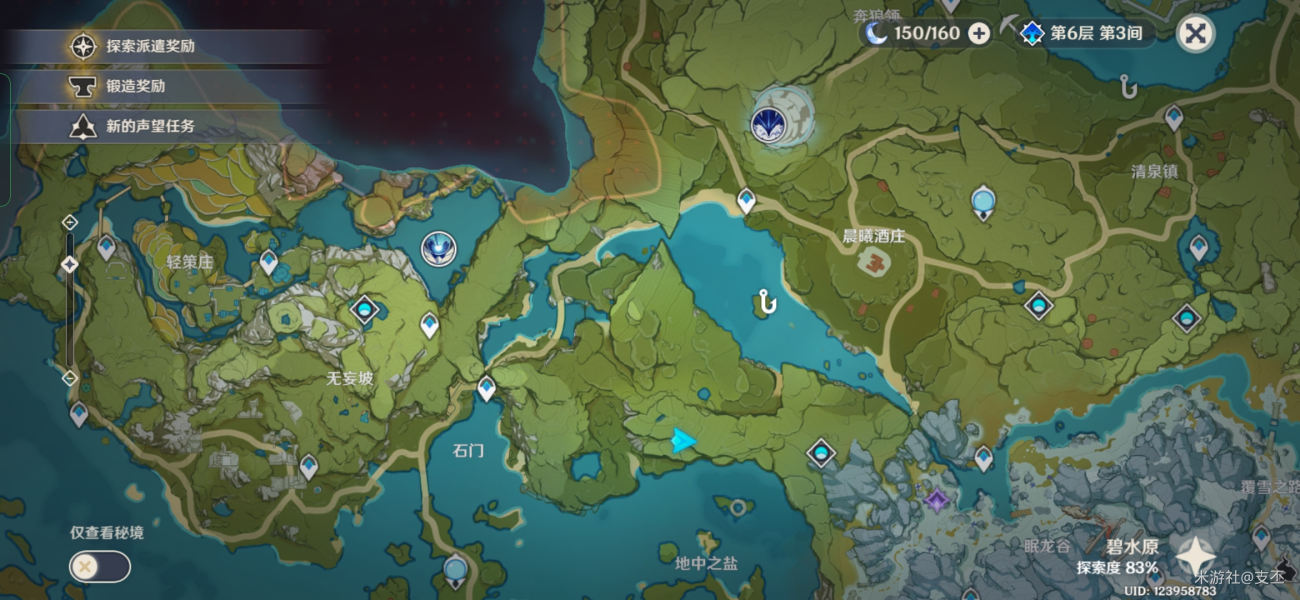Select the Statue of the Seven near 轻策庄
The width and height of the screenshot is (1300, 600).
[437, 248]
